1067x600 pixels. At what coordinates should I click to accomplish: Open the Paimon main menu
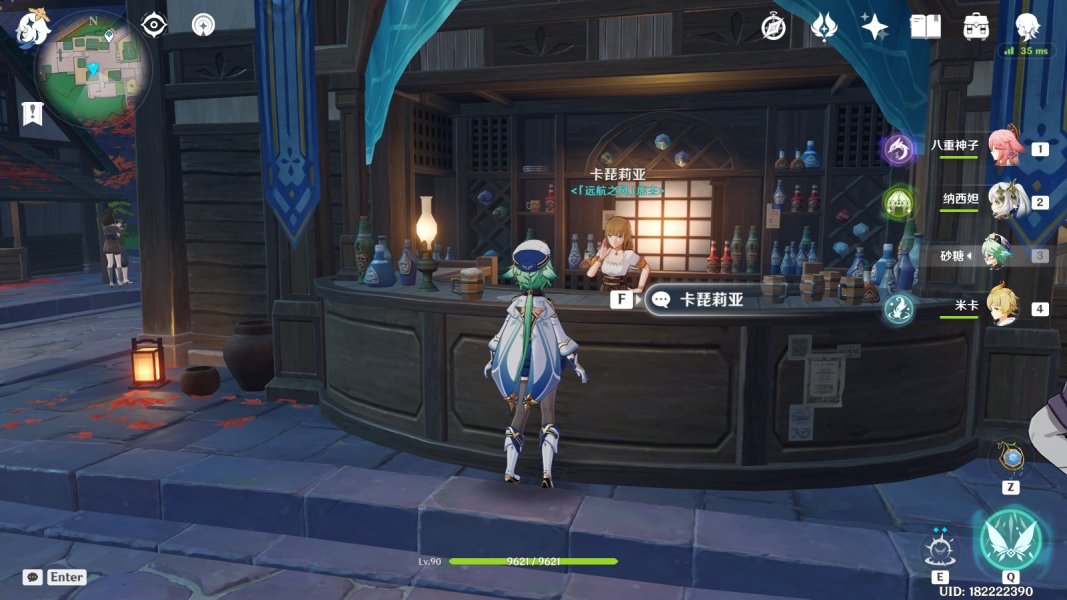tap(31, 27)
